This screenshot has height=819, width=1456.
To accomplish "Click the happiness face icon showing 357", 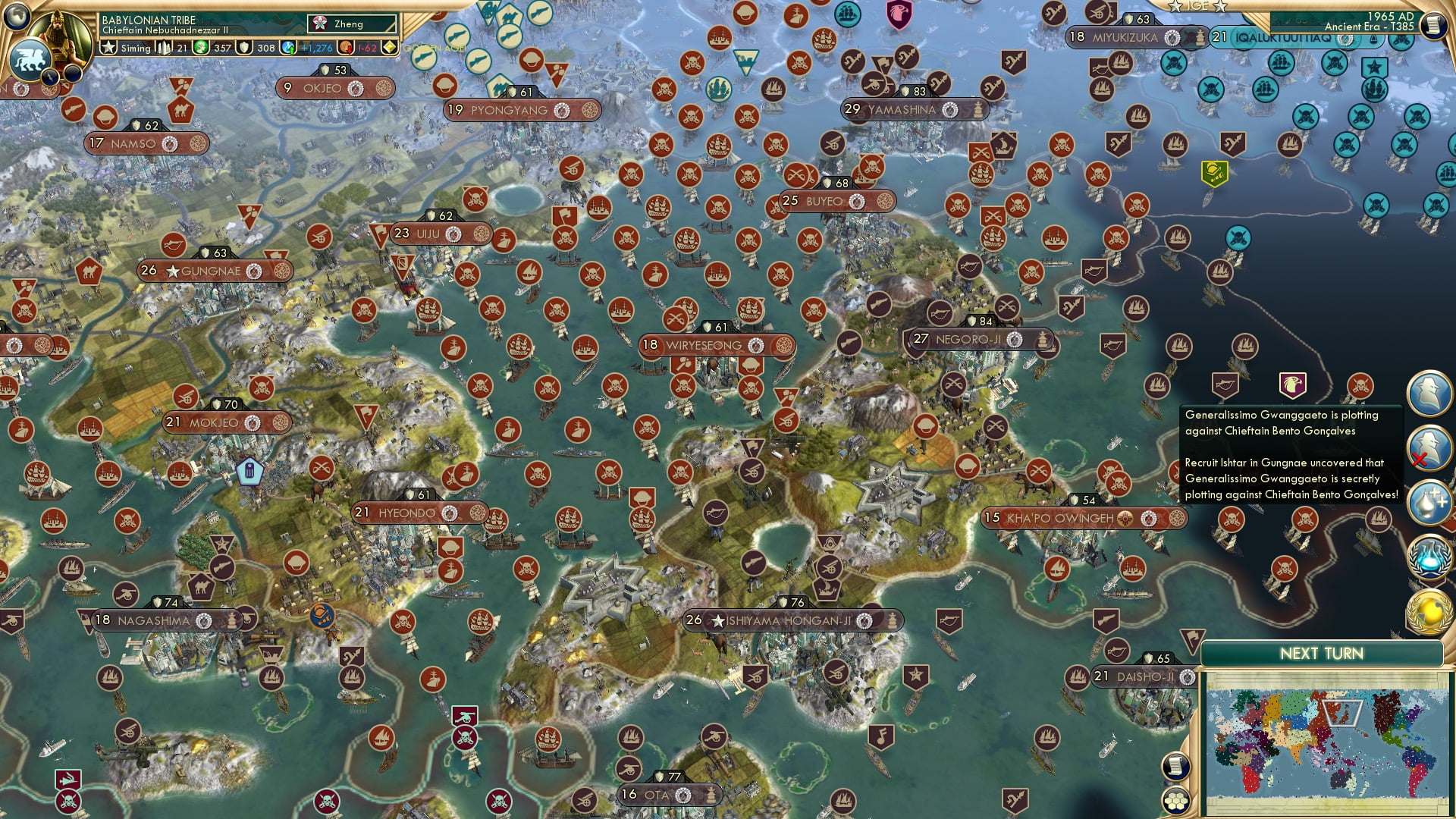I will point(201,47).
